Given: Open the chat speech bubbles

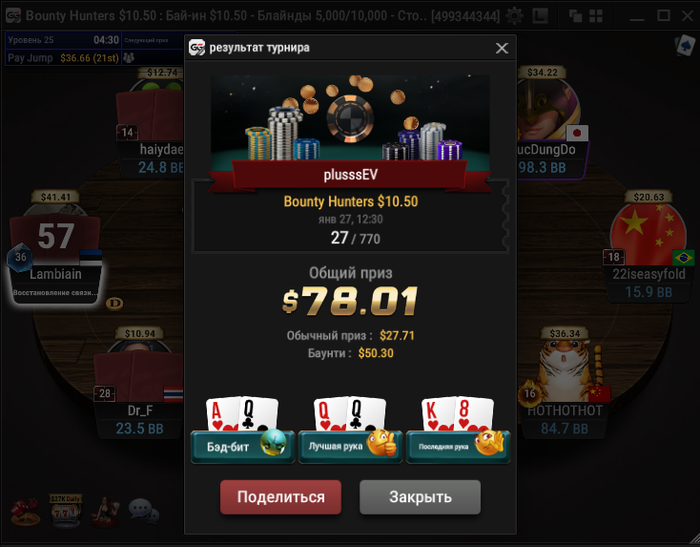Looking at the screenshot, I should coord(143,511).
